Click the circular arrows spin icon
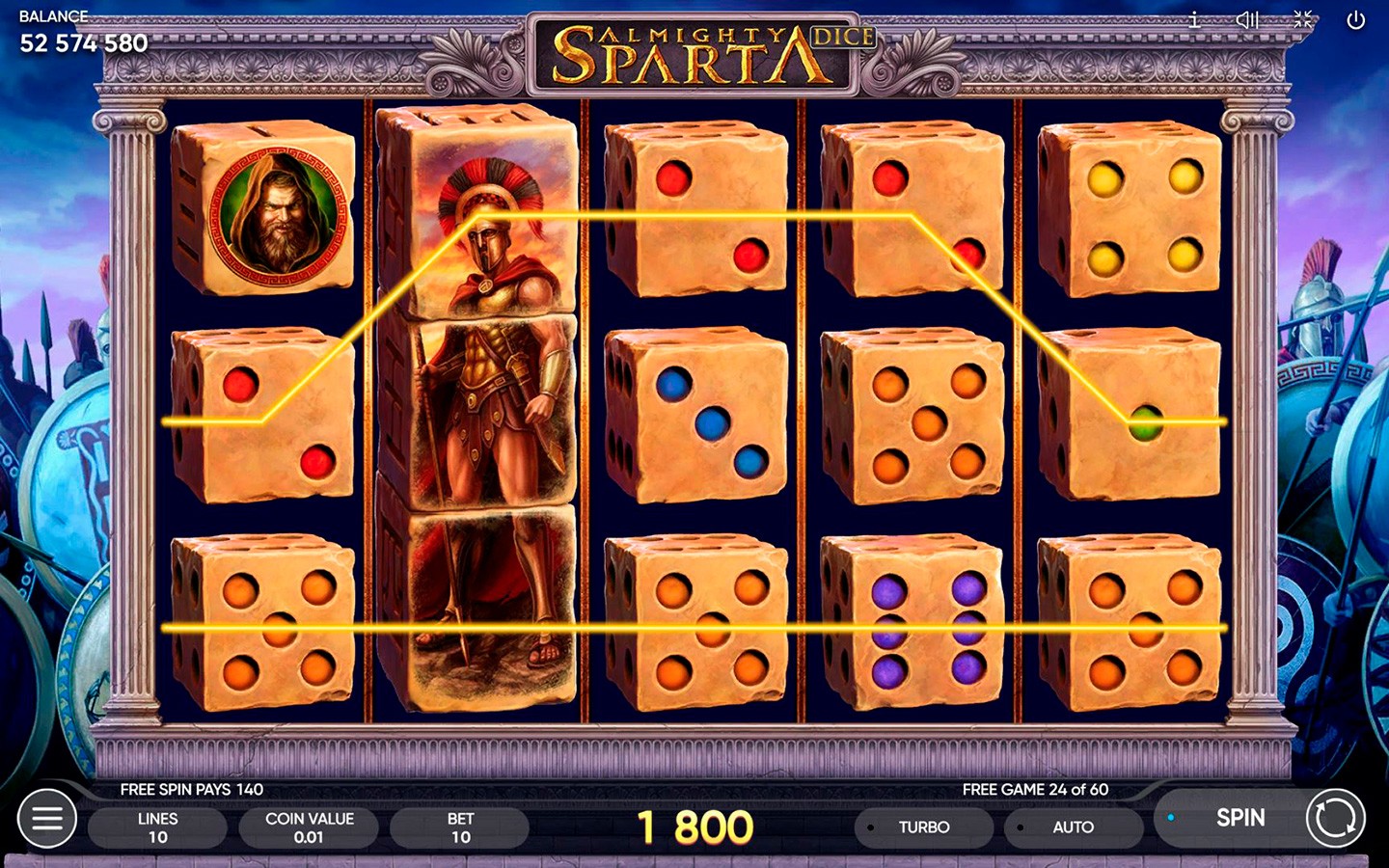This screenshot has height=868, width=1389. pos(1336,819)
